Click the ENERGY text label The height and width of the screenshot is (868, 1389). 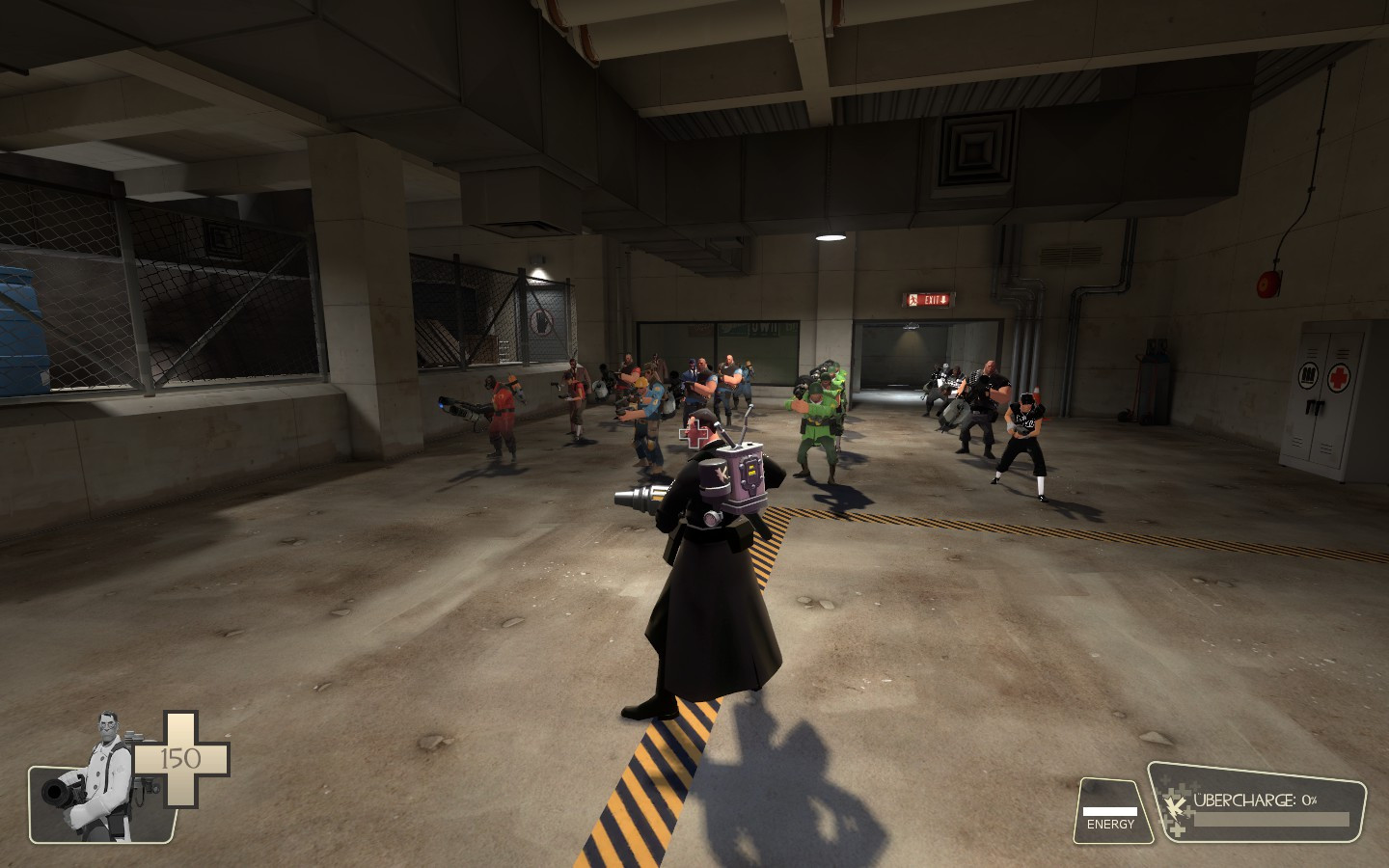(x=1110, y=825)
